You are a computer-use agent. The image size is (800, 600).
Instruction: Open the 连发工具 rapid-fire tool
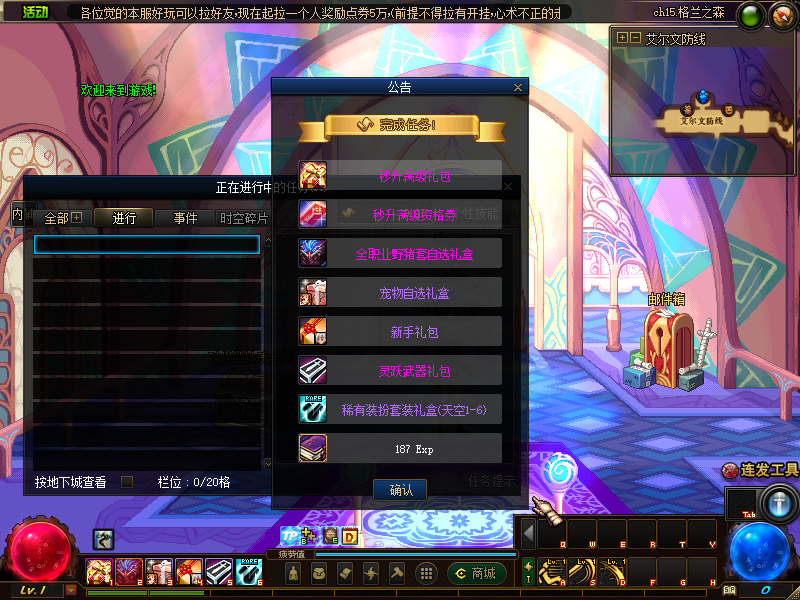point(763,470)
